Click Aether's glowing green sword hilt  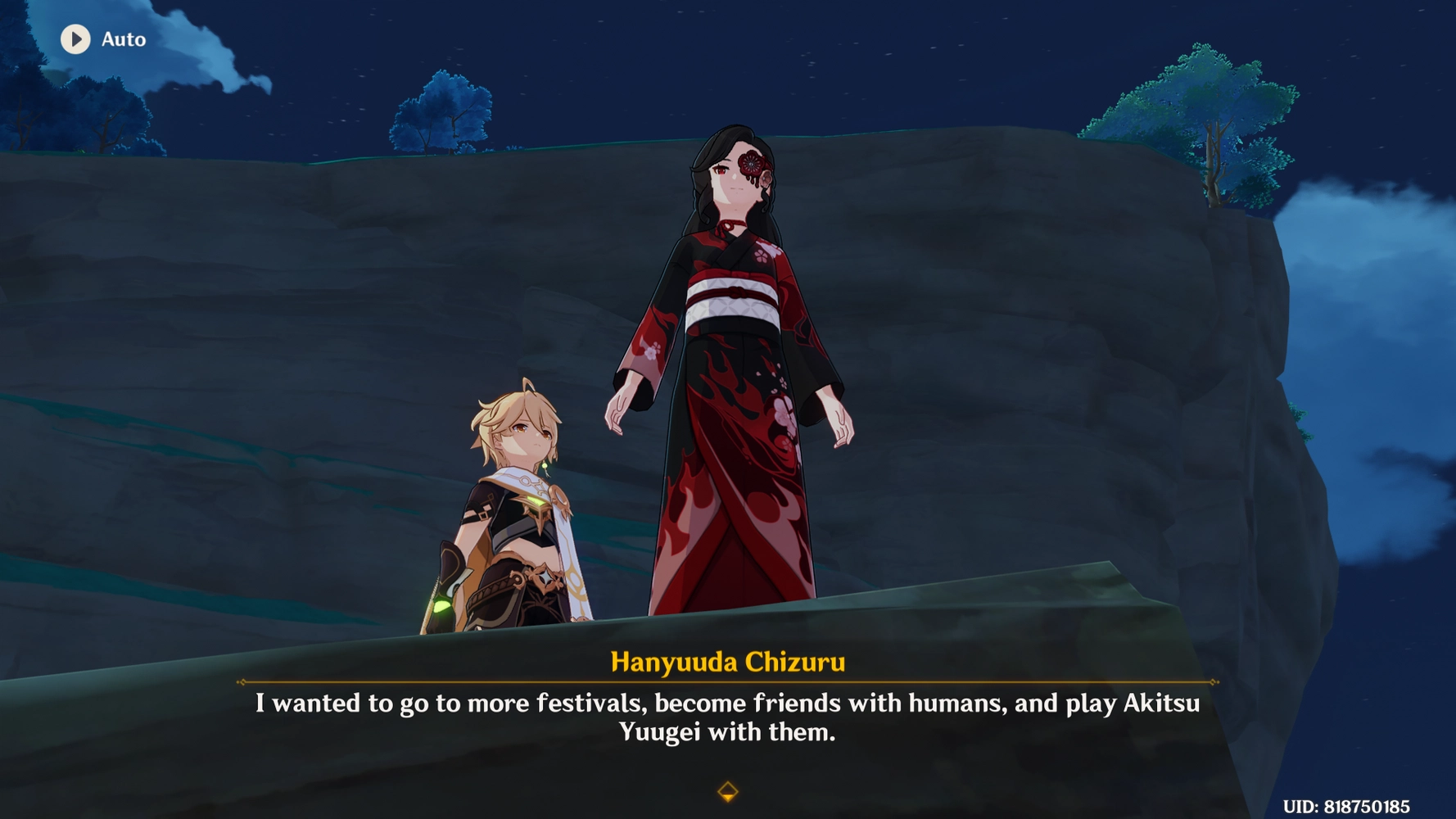(442, 606)
